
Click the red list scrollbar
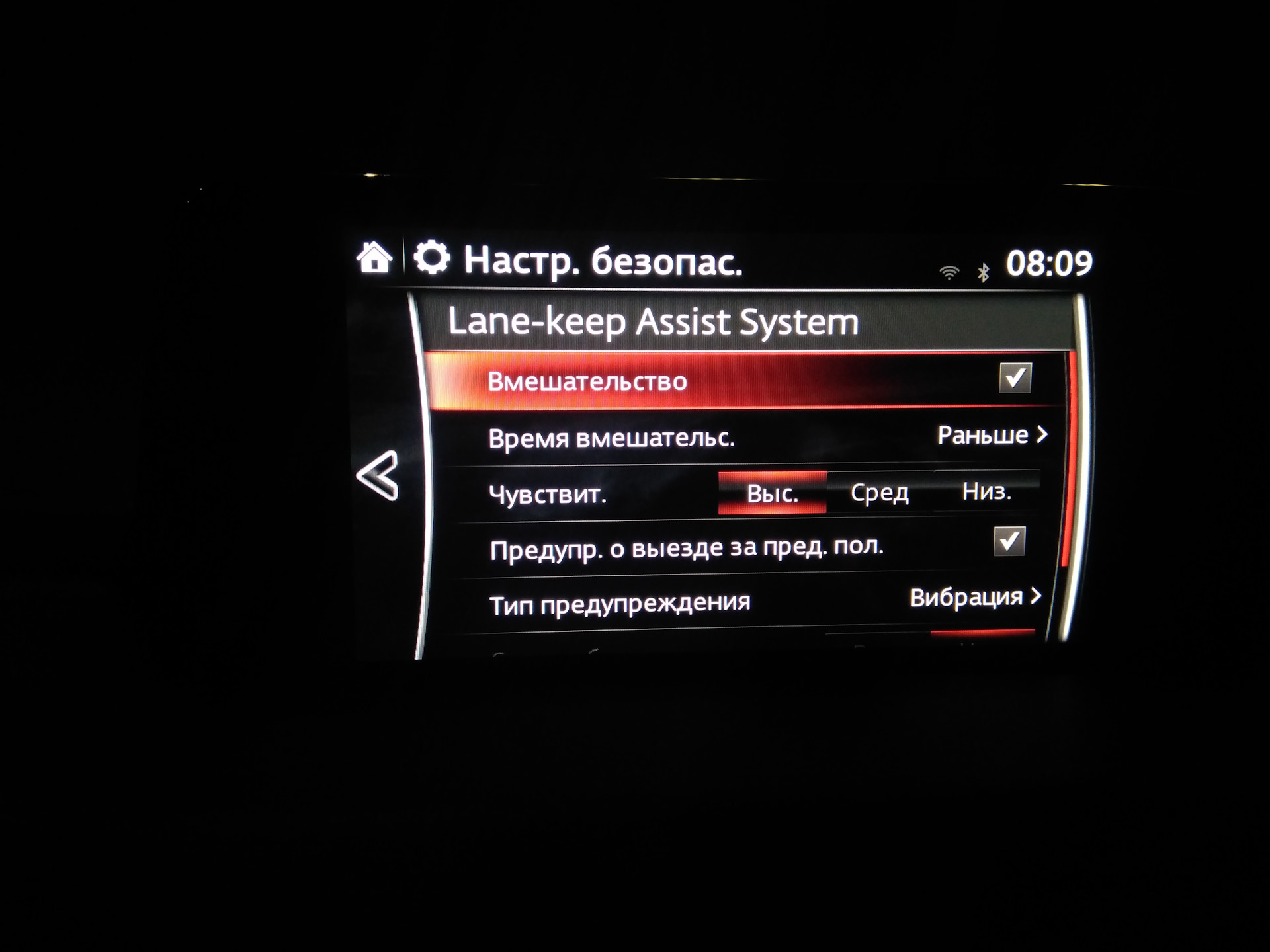tap(1068, 459)
